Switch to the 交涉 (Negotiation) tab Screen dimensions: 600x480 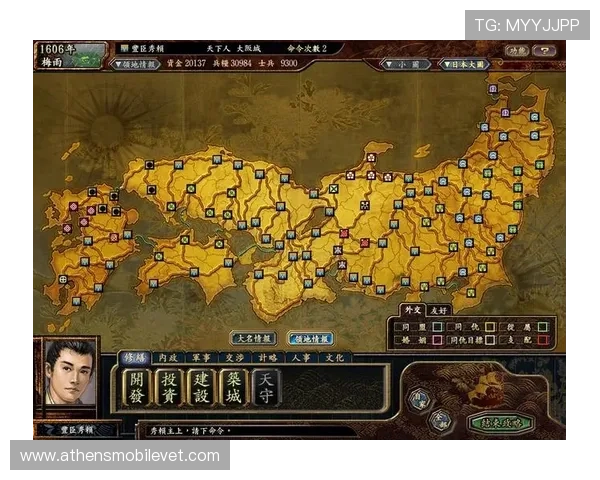point(234,357)
